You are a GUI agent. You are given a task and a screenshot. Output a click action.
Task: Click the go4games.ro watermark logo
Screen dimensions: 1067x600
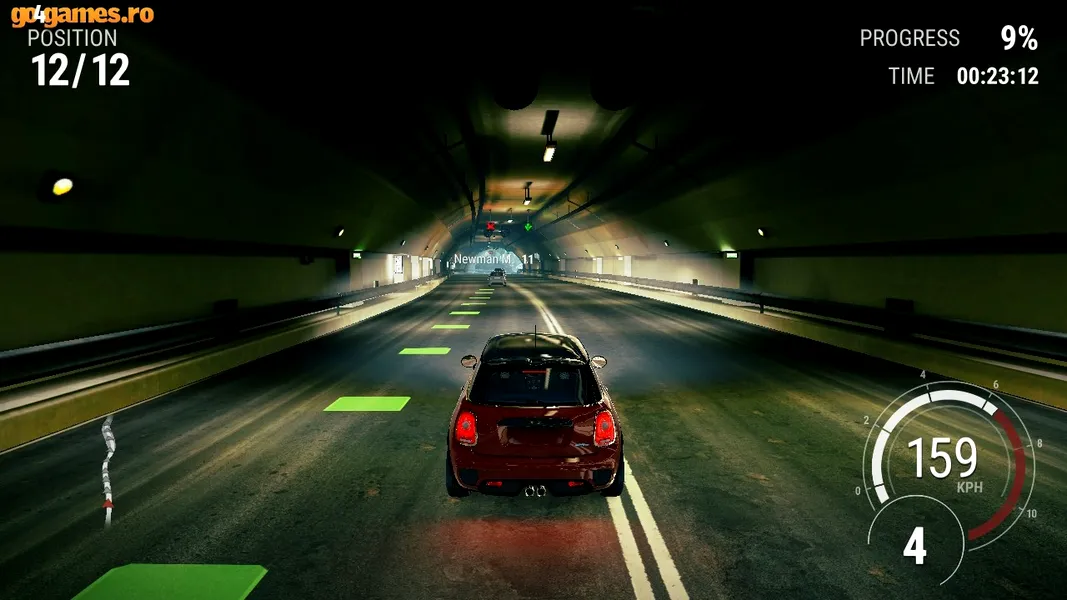click(82, 15)
